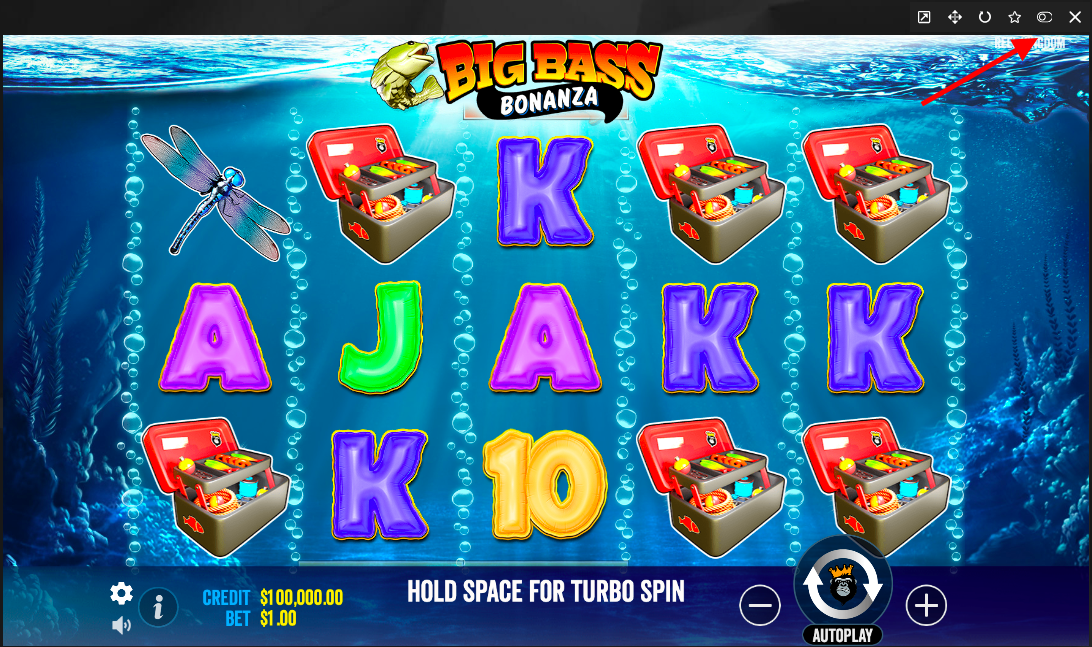Image resolution: width=1092 pixels, height=647 pixels.
Task: Close the game window with the X
Action: click(x=1075, y=17)
